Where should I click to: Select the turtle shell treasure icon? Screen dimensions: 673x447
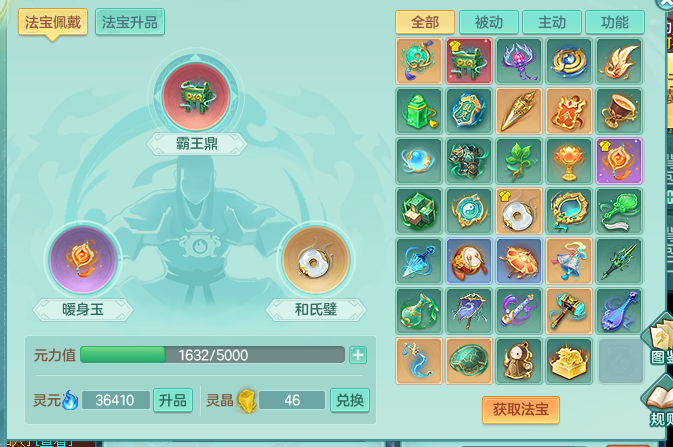470,360
